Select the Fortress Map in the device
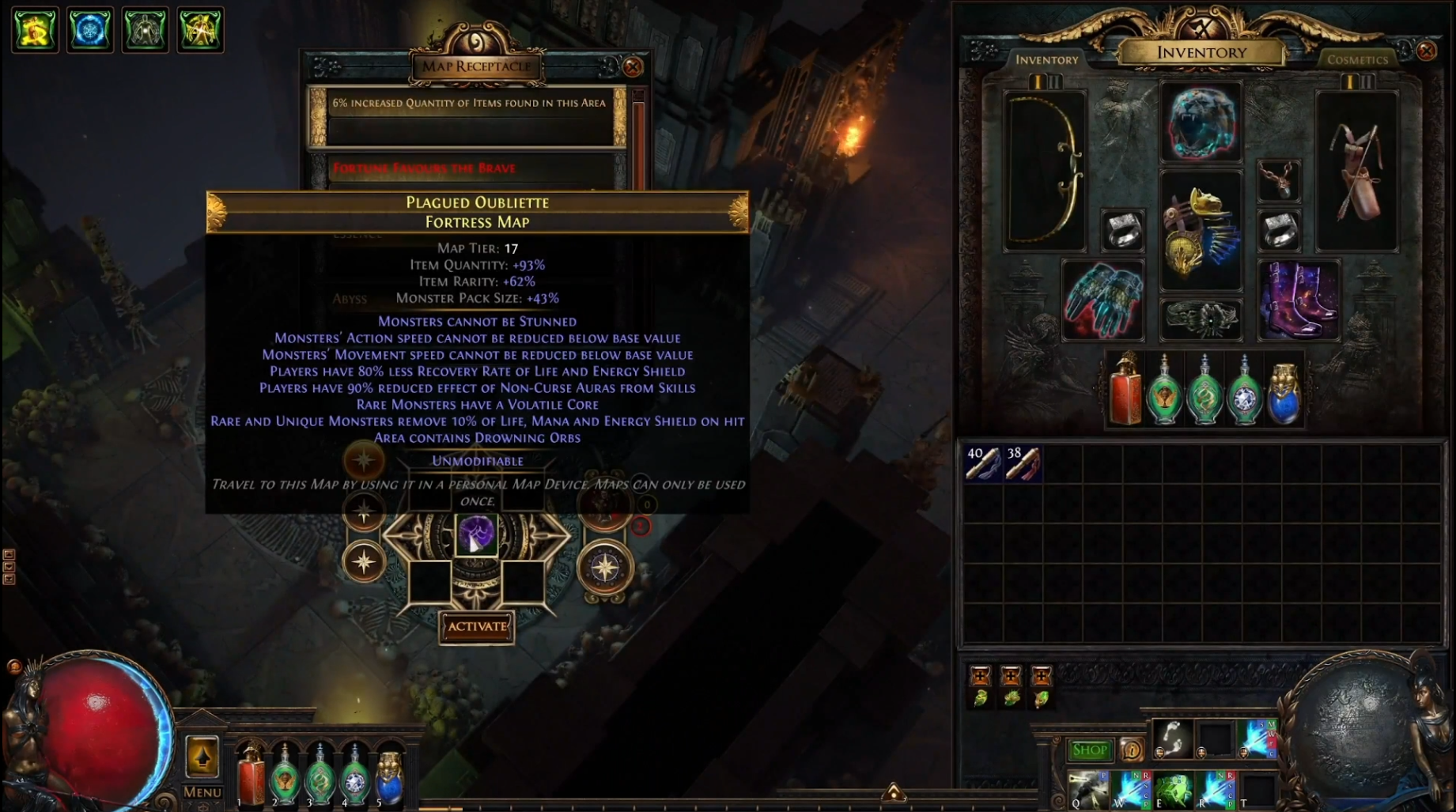The width and height of the screenshot is (1456, 812). click(x=476, y=534)
